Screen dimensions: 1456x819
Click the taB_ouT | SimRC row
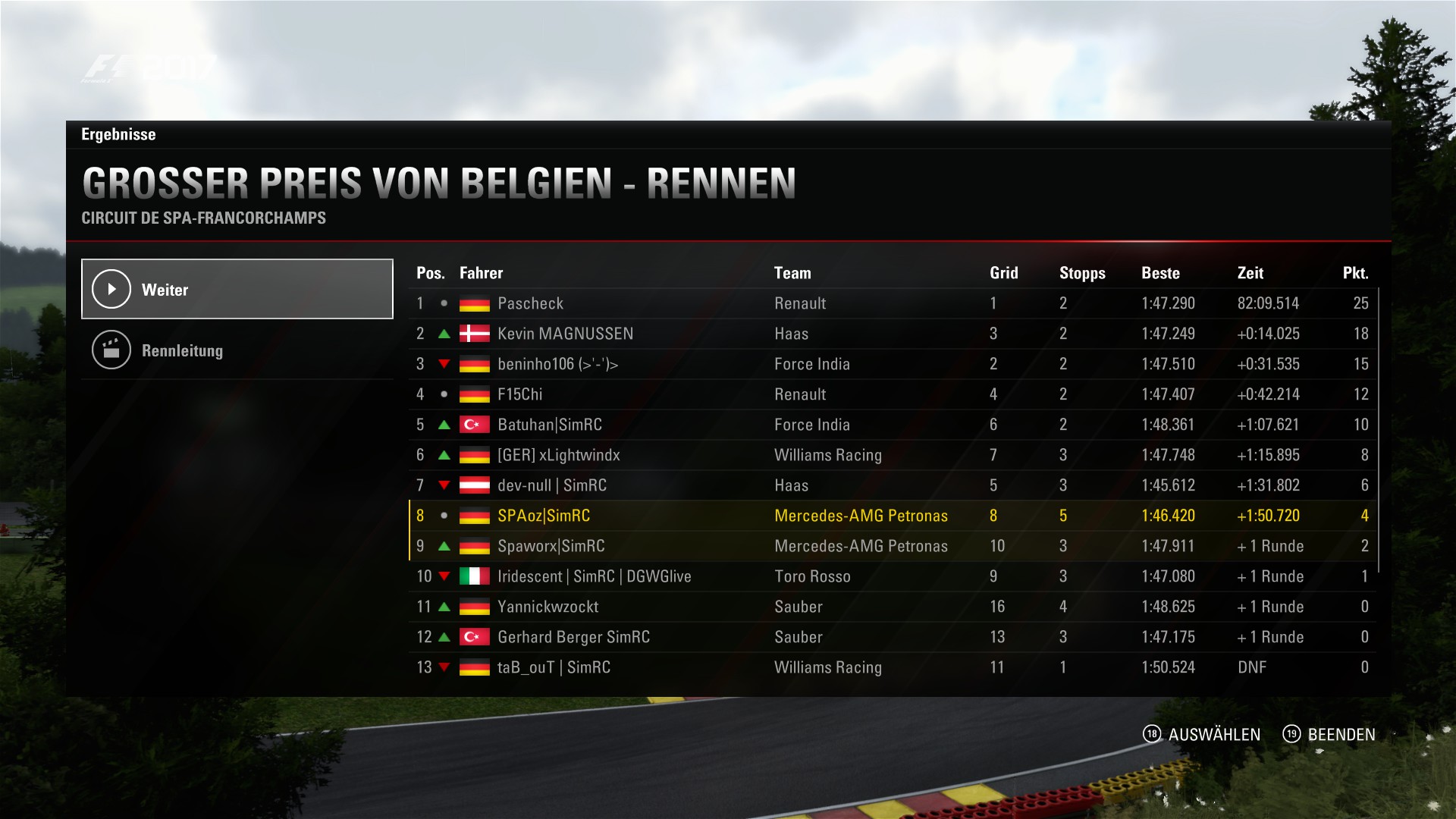pos(892,667)
